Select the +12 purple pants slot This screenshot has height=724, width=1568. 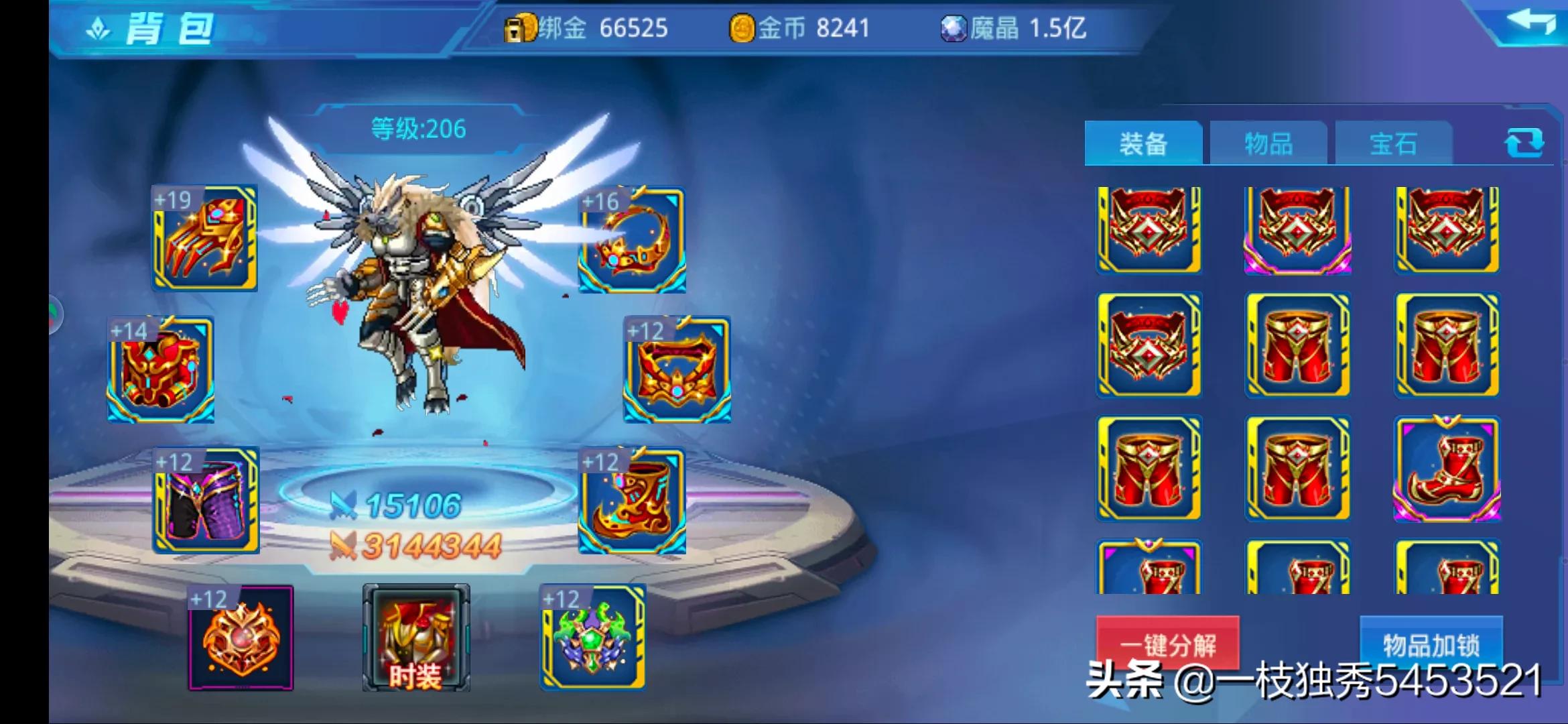(206, 501)
